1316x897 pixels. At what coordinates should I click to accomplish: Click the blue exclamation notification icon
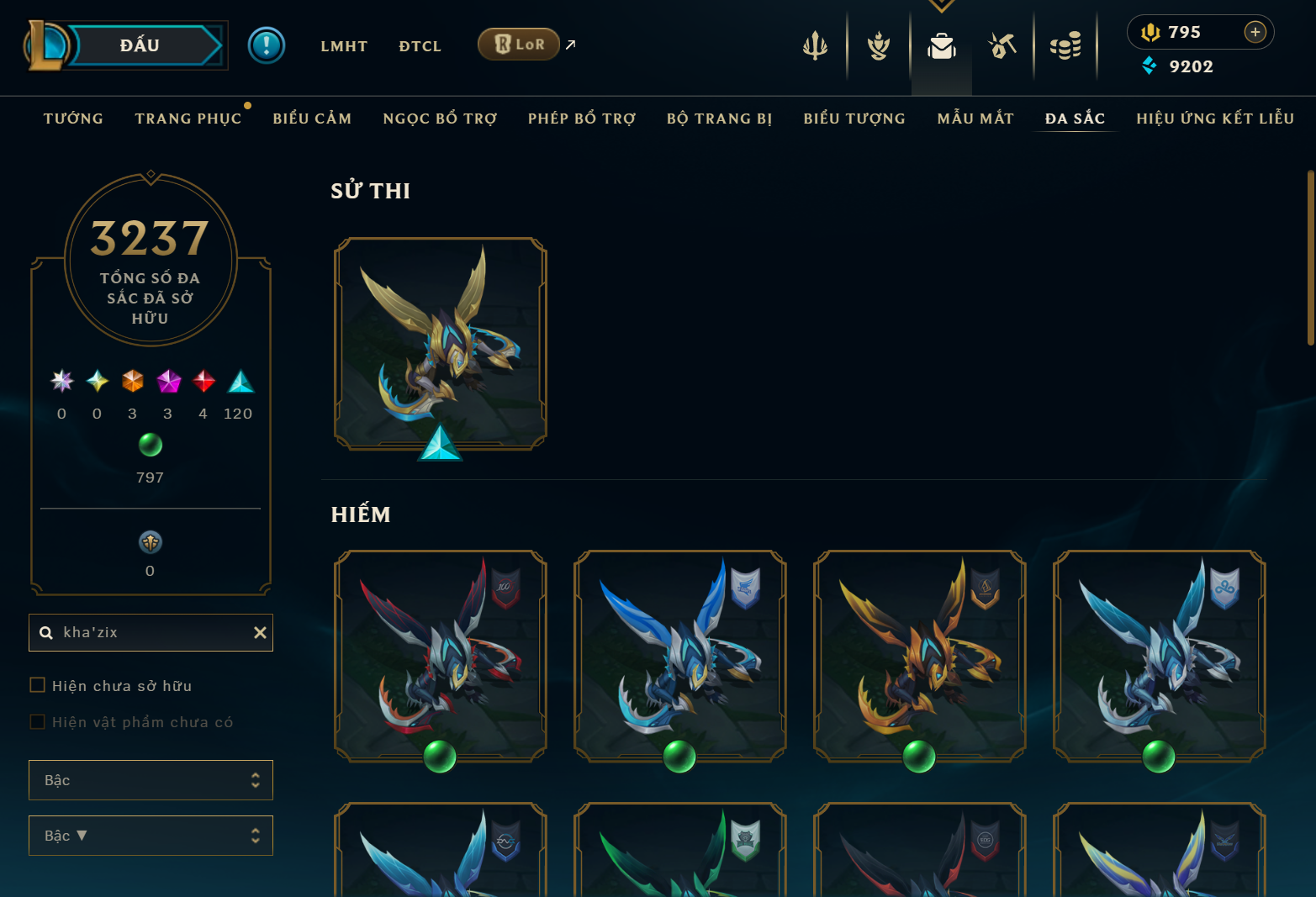click(x=267, y=45)
